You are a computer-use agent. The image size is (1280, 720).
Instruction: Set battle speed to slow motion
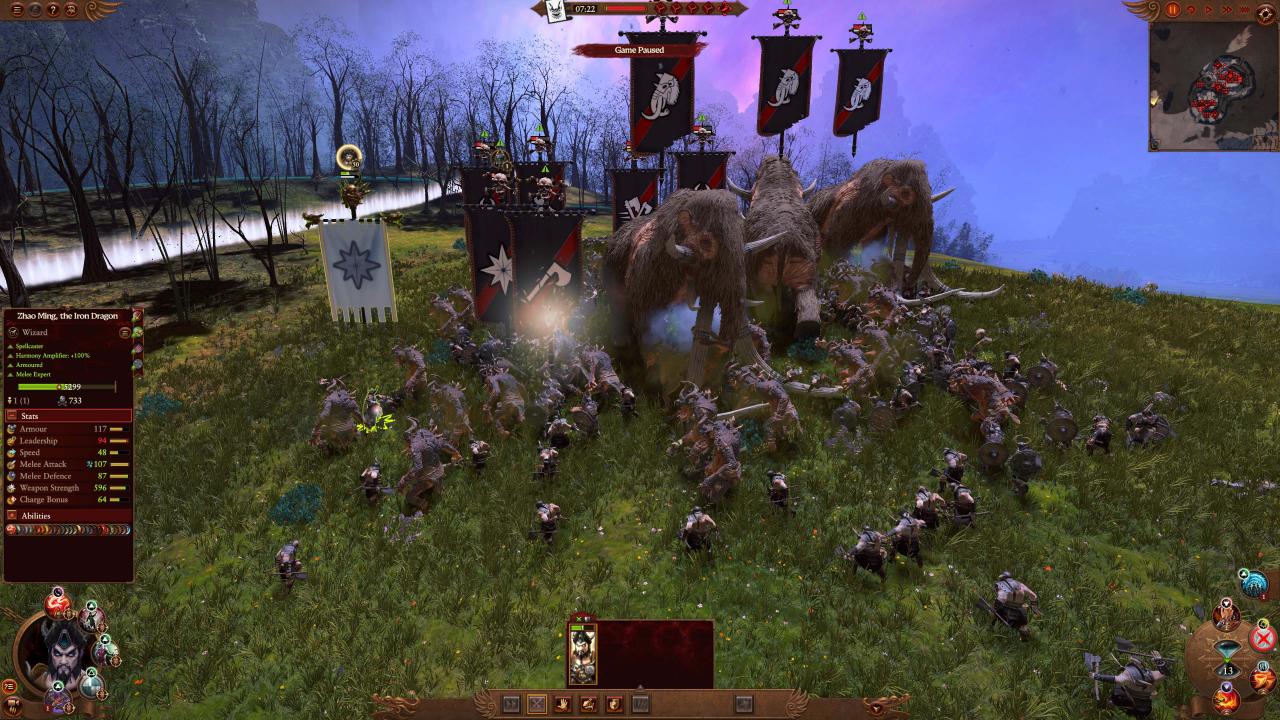pos(1190,10)
